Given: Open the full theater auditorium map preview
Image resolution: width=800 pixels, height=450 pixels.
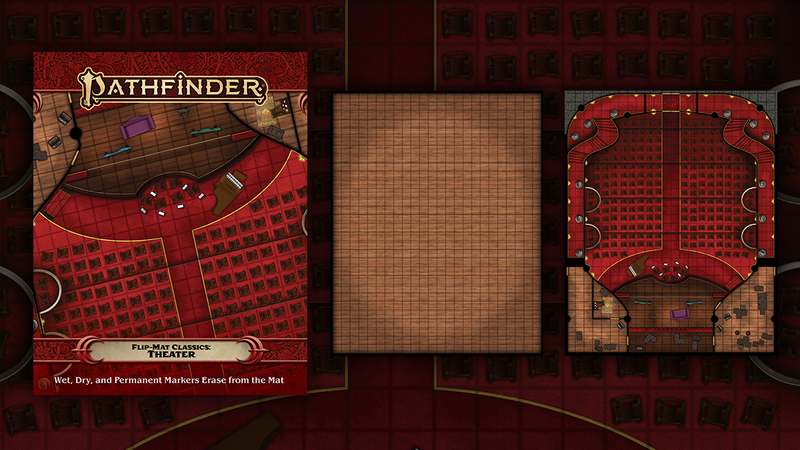Looking at the screenshot, I should (x=667, y=221).
